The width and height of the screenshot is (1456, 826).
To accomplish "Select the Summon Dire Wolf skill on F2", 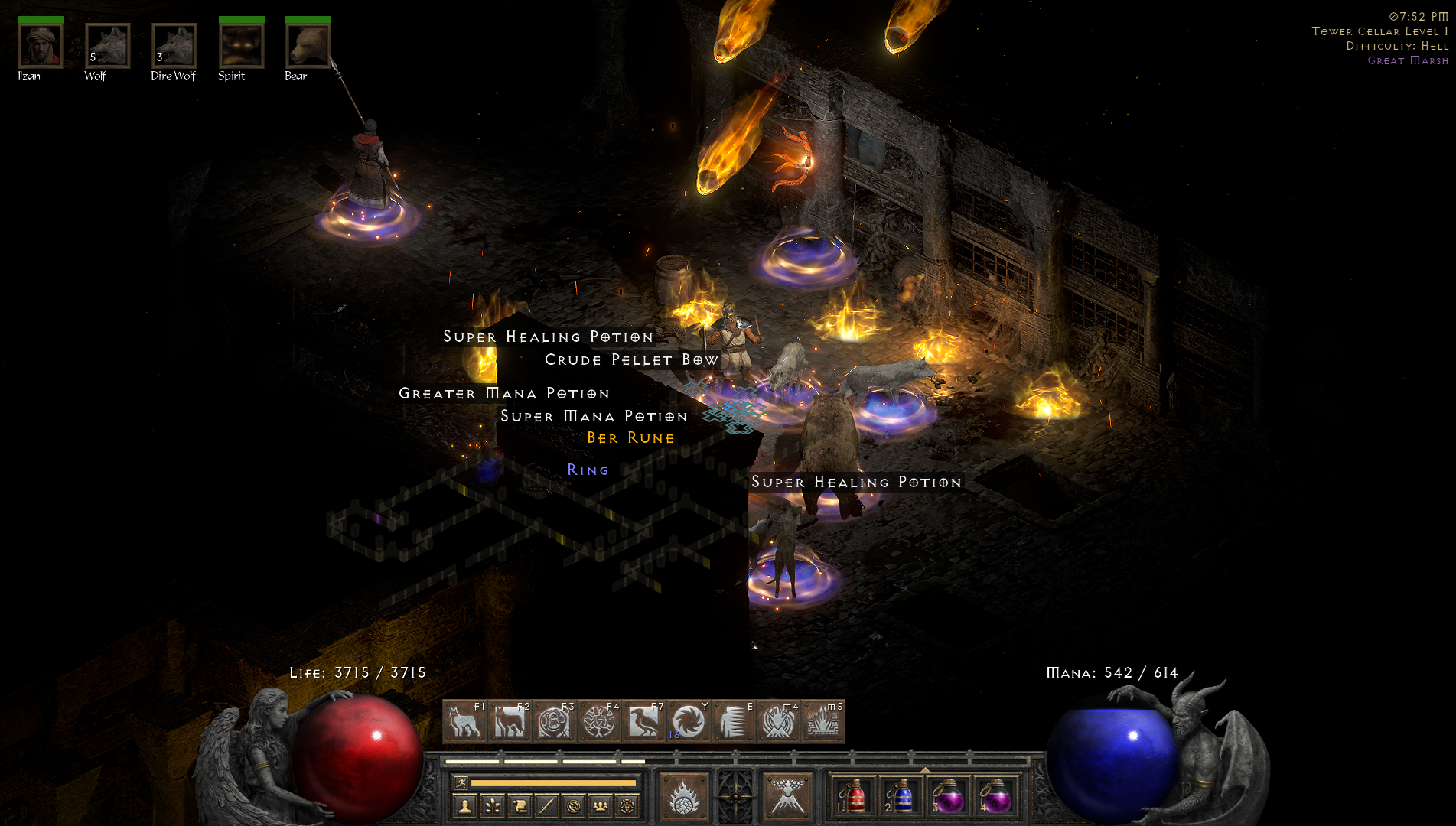I will coord(511,720).
